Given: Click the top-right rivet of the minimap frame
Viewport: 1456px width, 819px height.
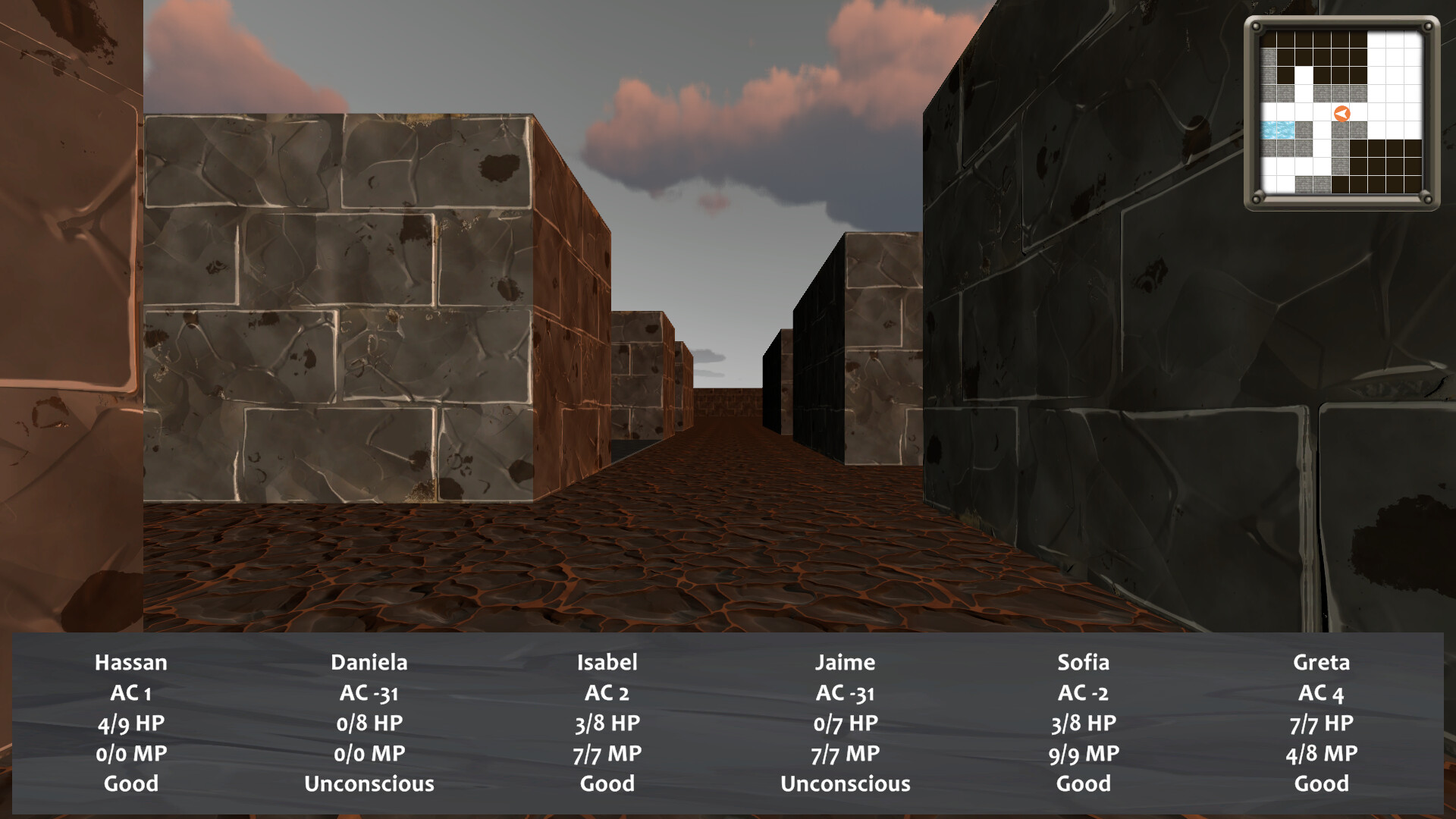Looking at the screenshot, I should pos(1427,27).
